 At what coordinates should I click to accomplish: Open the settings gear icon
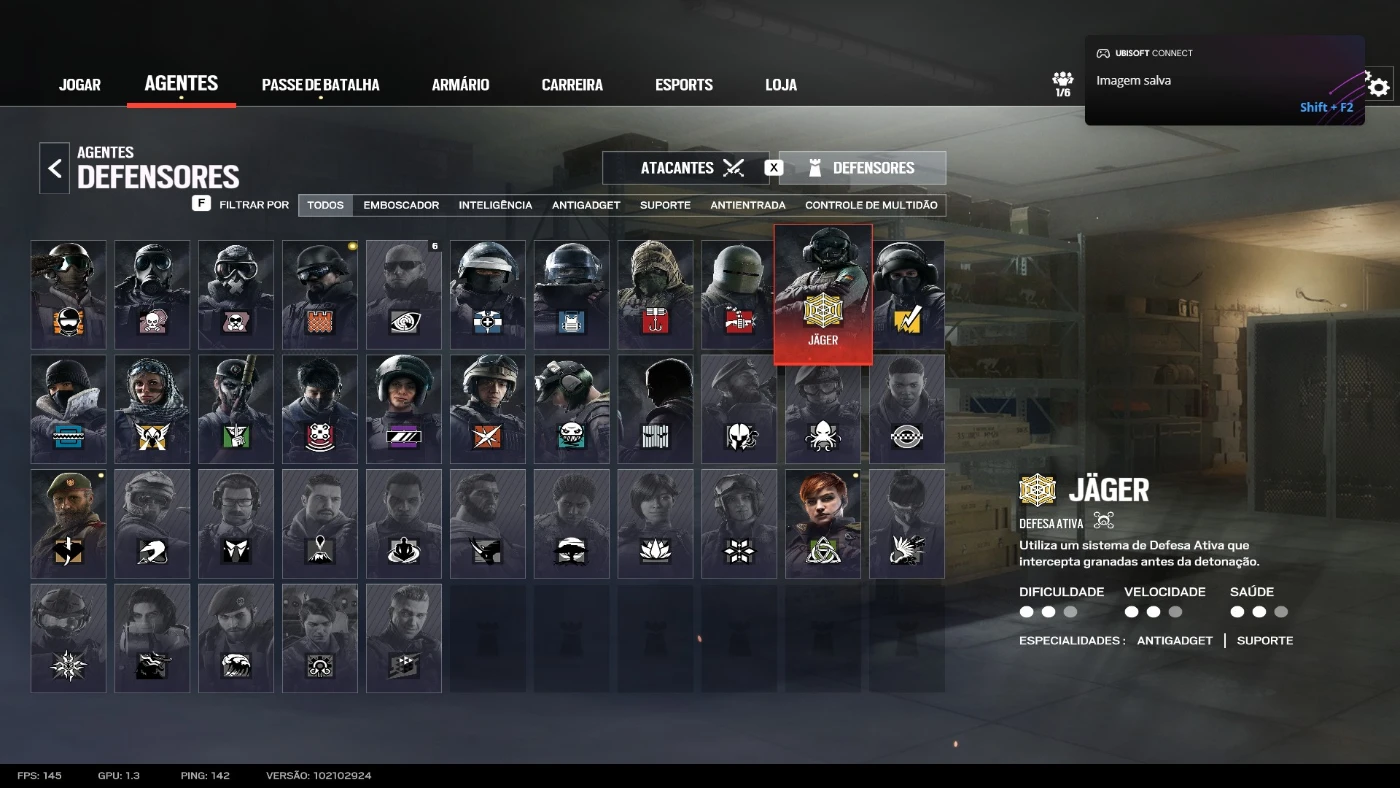point(1379,87)
